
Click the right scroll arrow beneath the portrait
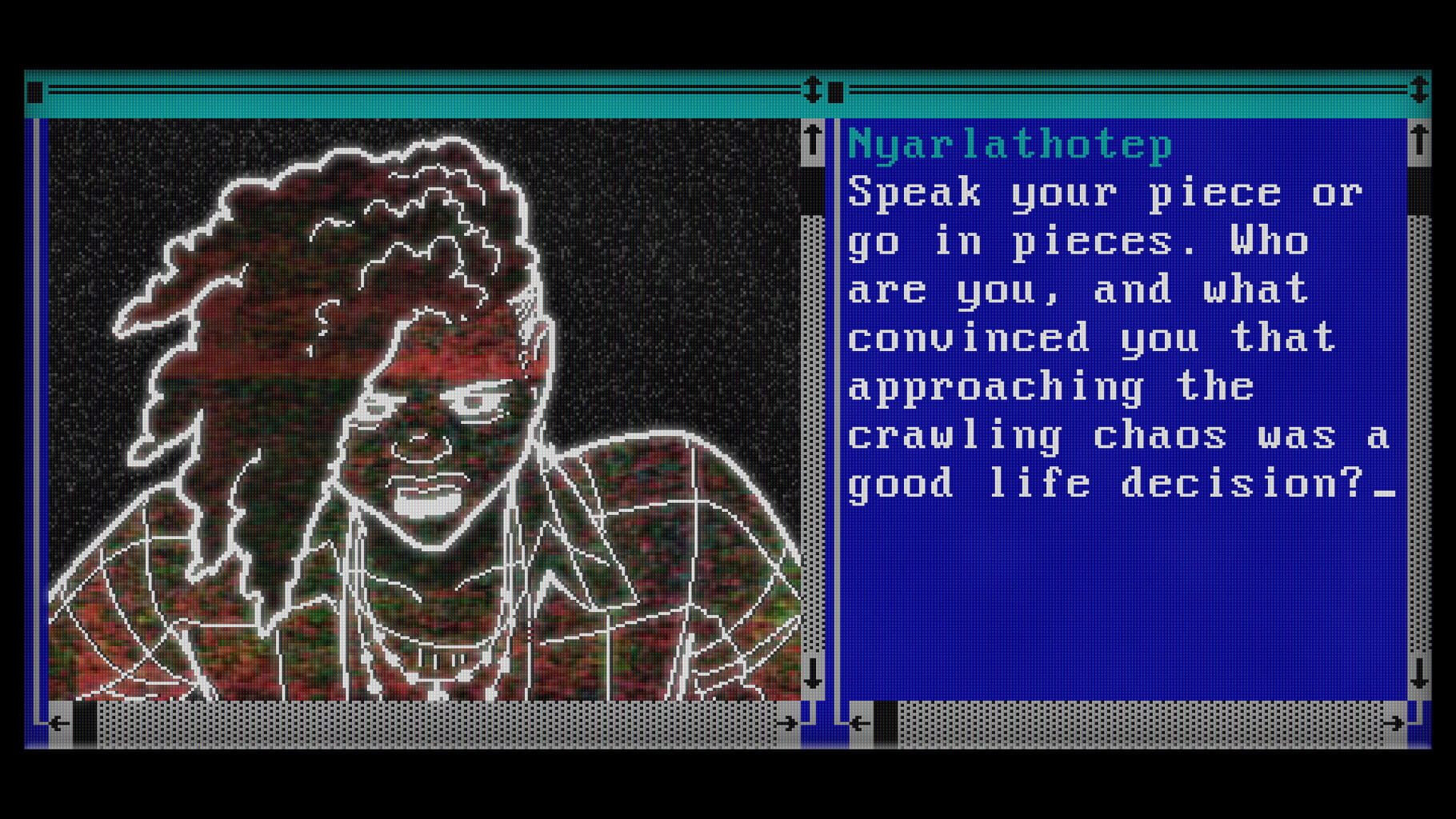[788, 722]
